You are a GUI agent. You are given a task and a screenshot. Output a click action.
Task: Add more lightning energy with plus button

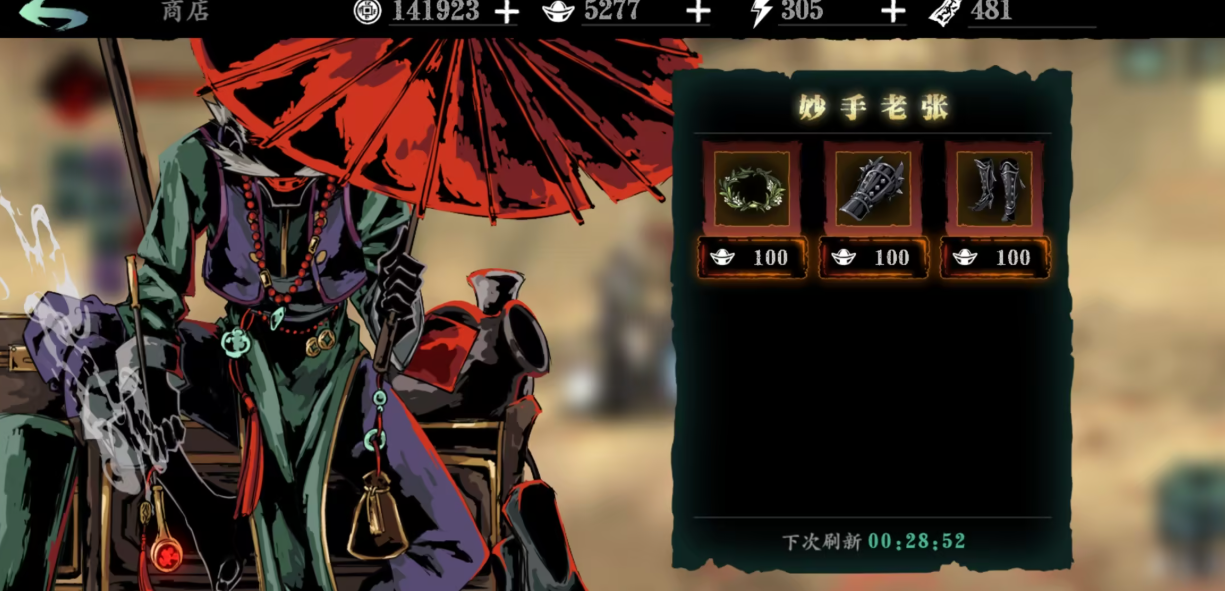pyautogui.click(x=893, y=12)
